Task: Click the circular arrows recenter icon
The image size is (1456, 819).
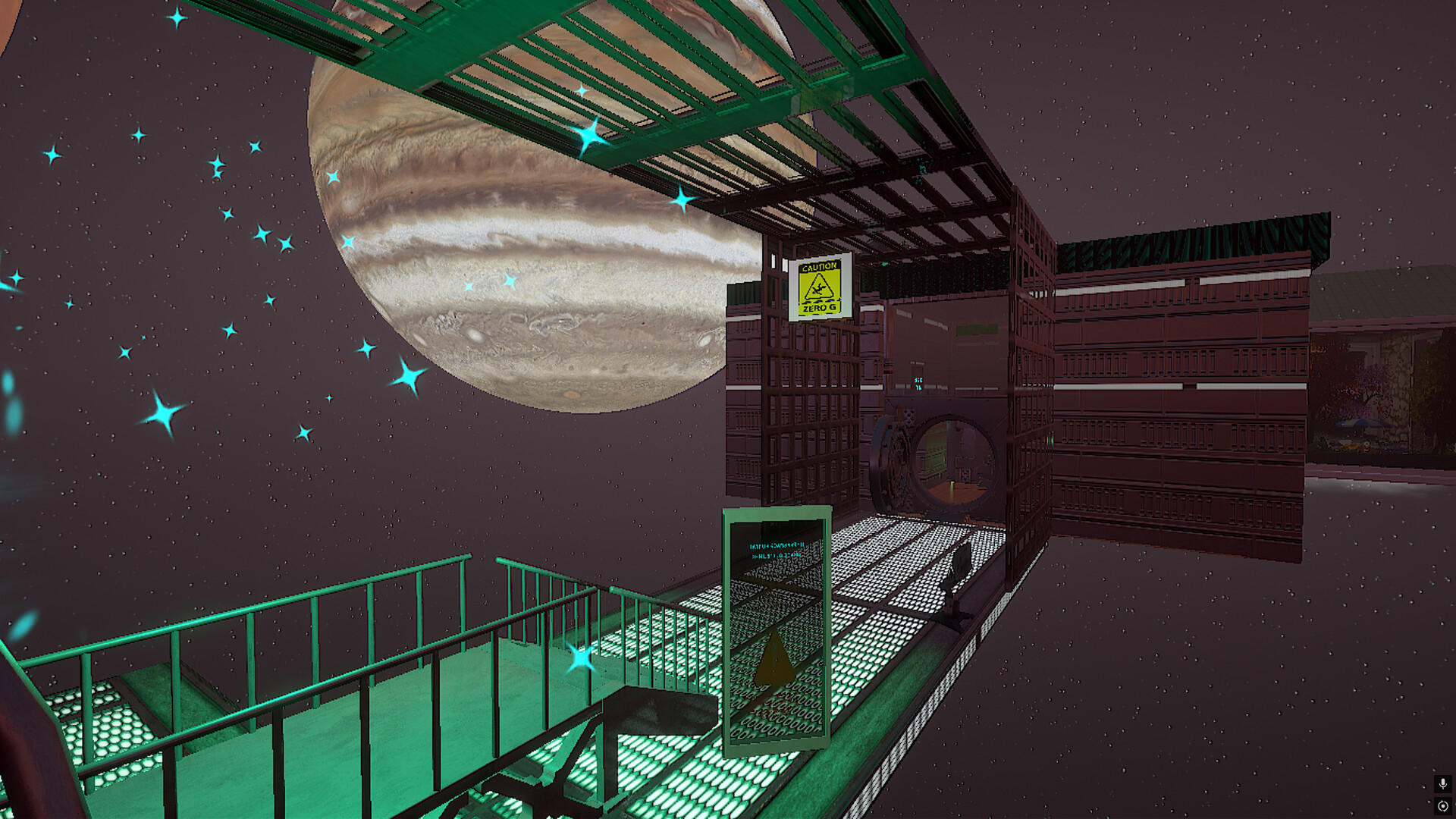Action: [1442, 806]
